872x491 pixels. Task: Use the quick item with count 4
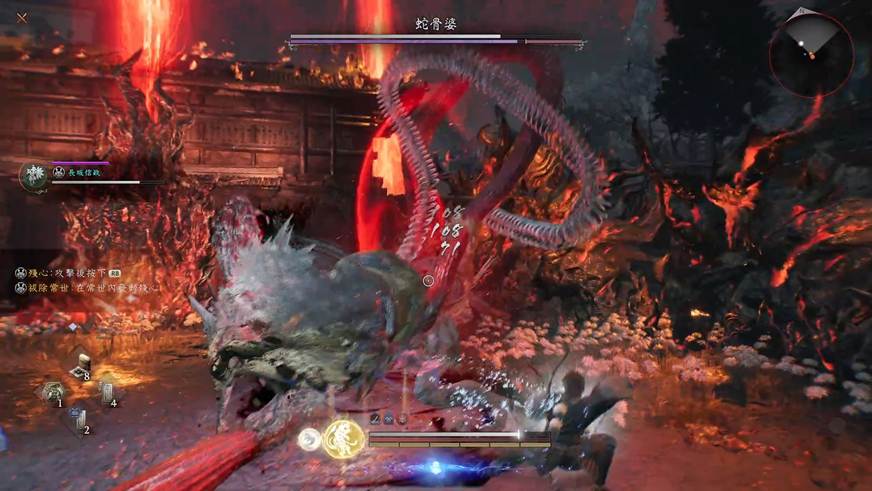point(107,394)
